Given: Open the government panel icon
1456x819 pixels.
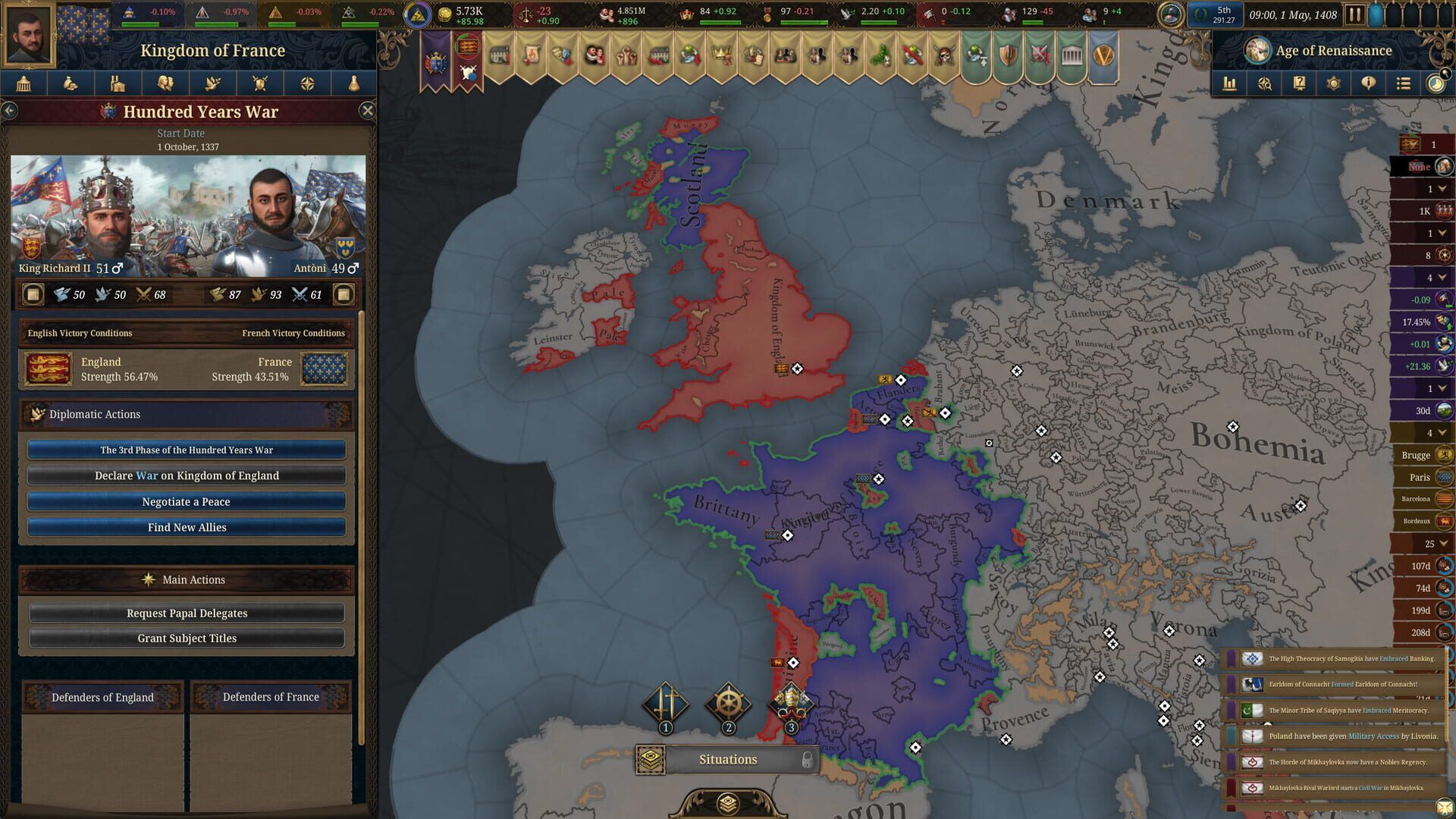Looking at the screenshot, I should pos(23,83).
